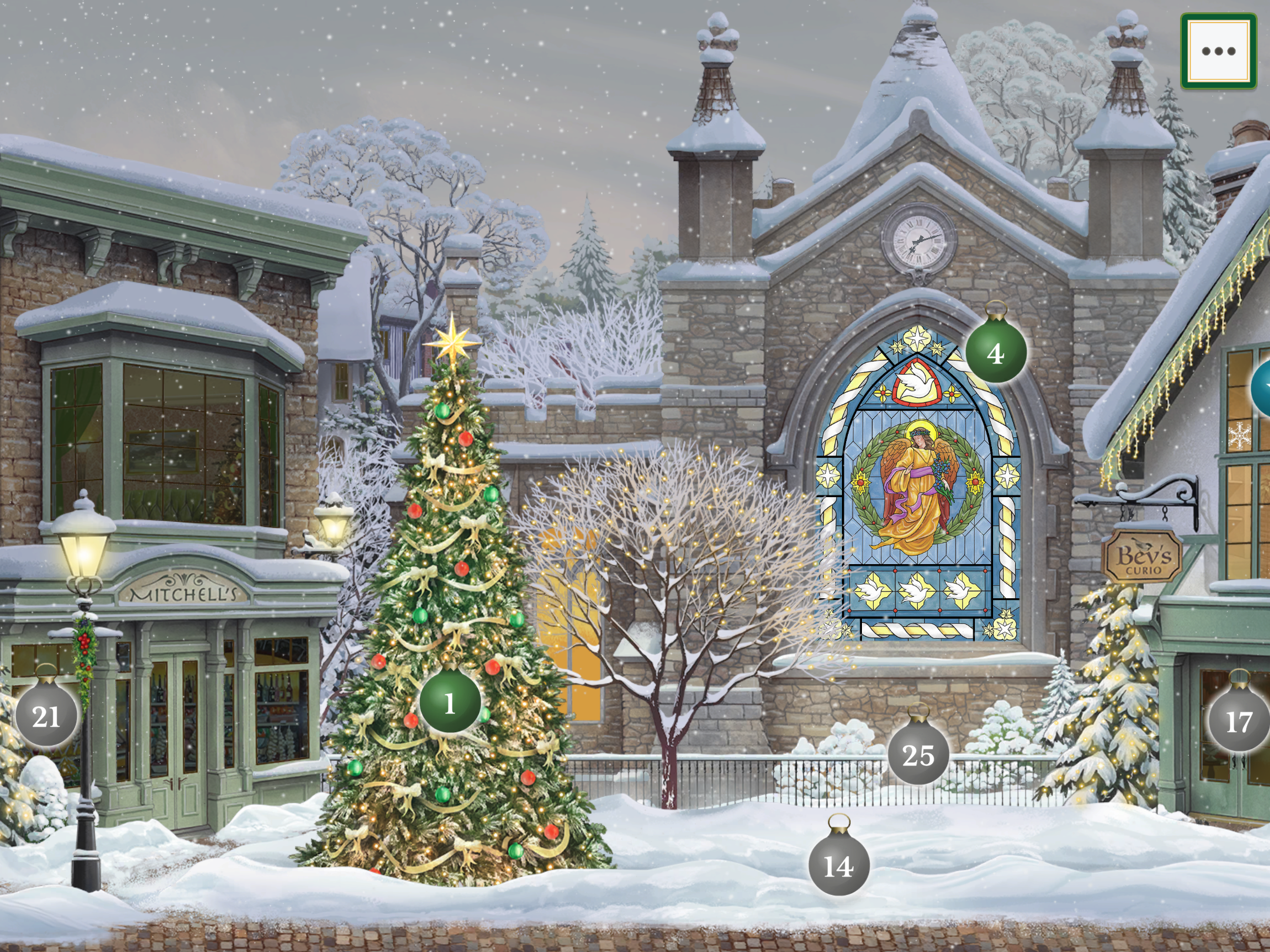Open the three-dot menu button
The height and width of the screenshot is (952, 1270).
pyautogui.click(x=1218, y=51)
